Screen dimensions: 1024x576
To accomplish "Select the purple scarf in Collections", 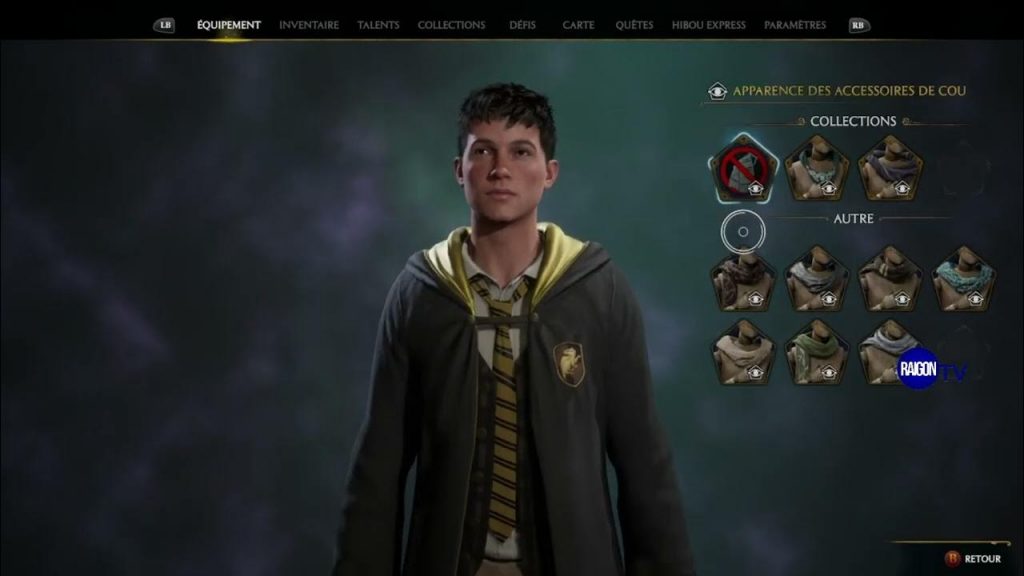I will click(890, 169).
